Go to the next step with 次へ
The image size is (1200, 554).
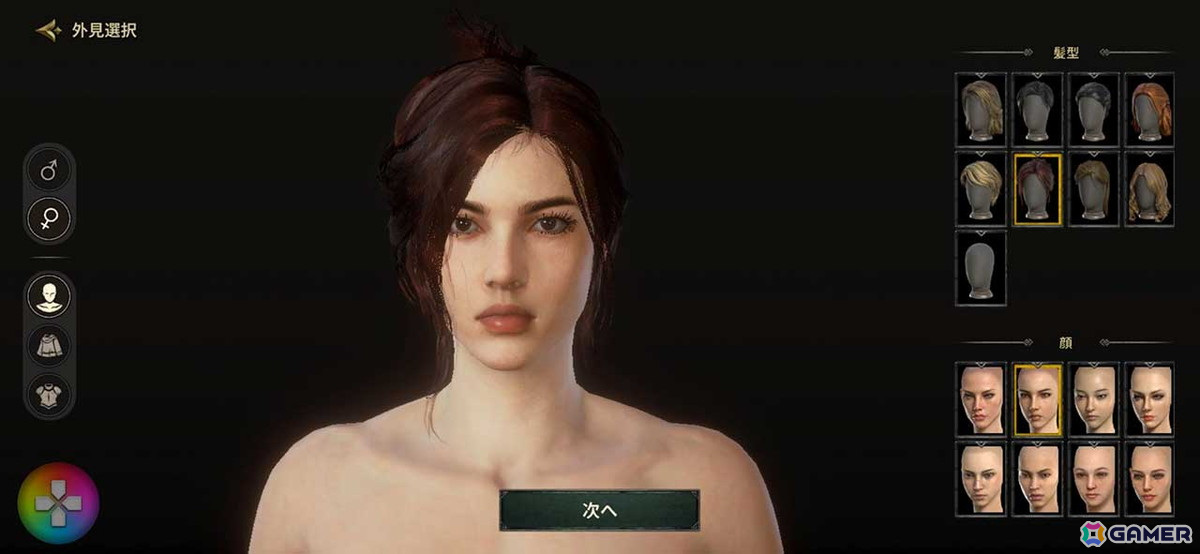point(599,509)
